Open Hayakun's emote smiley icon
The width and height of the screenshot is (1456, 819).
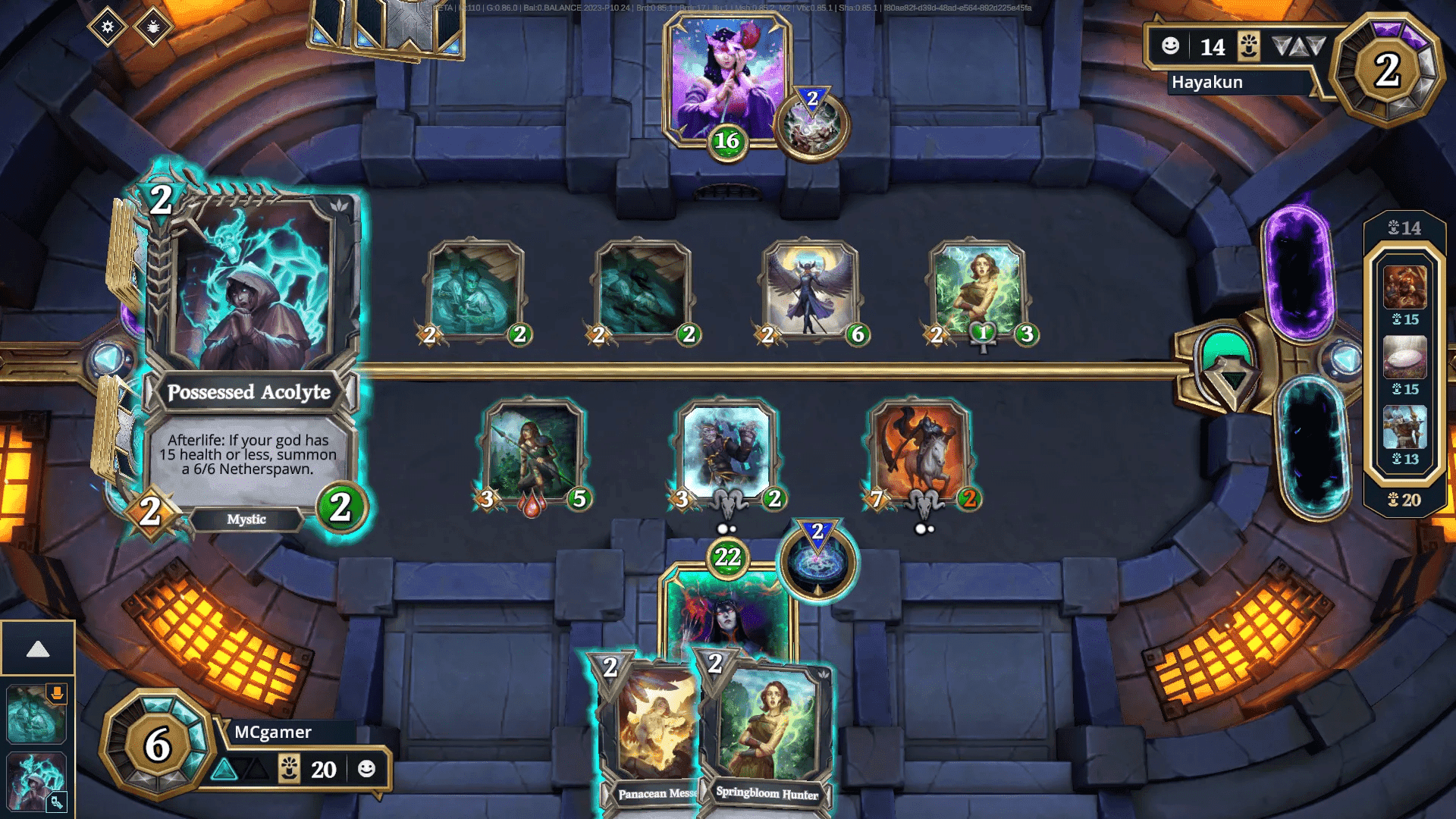coord(1171,46)
